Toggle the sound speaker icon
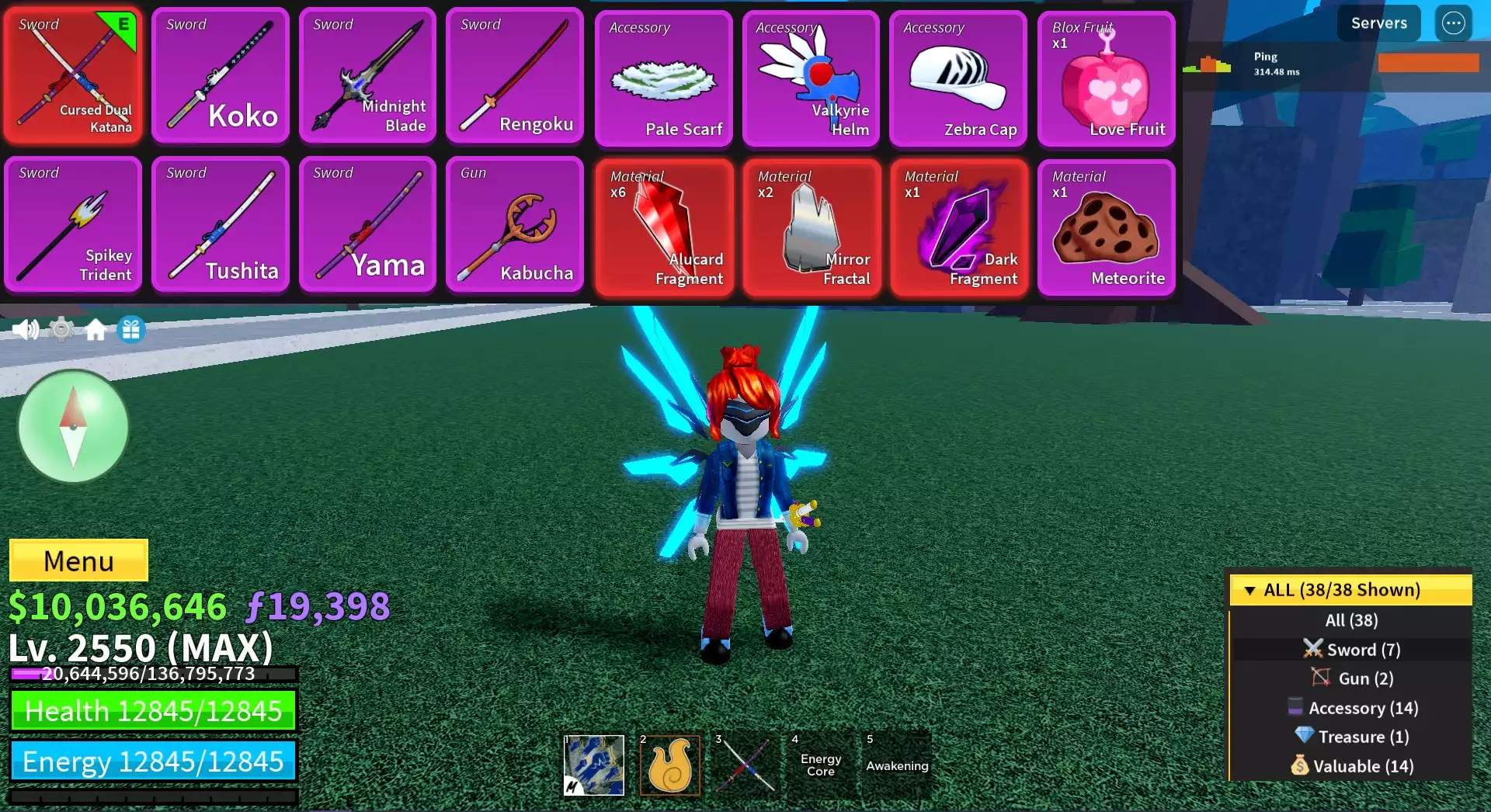1491x812 pixels. pyautogui.click(x=25, y=330)
